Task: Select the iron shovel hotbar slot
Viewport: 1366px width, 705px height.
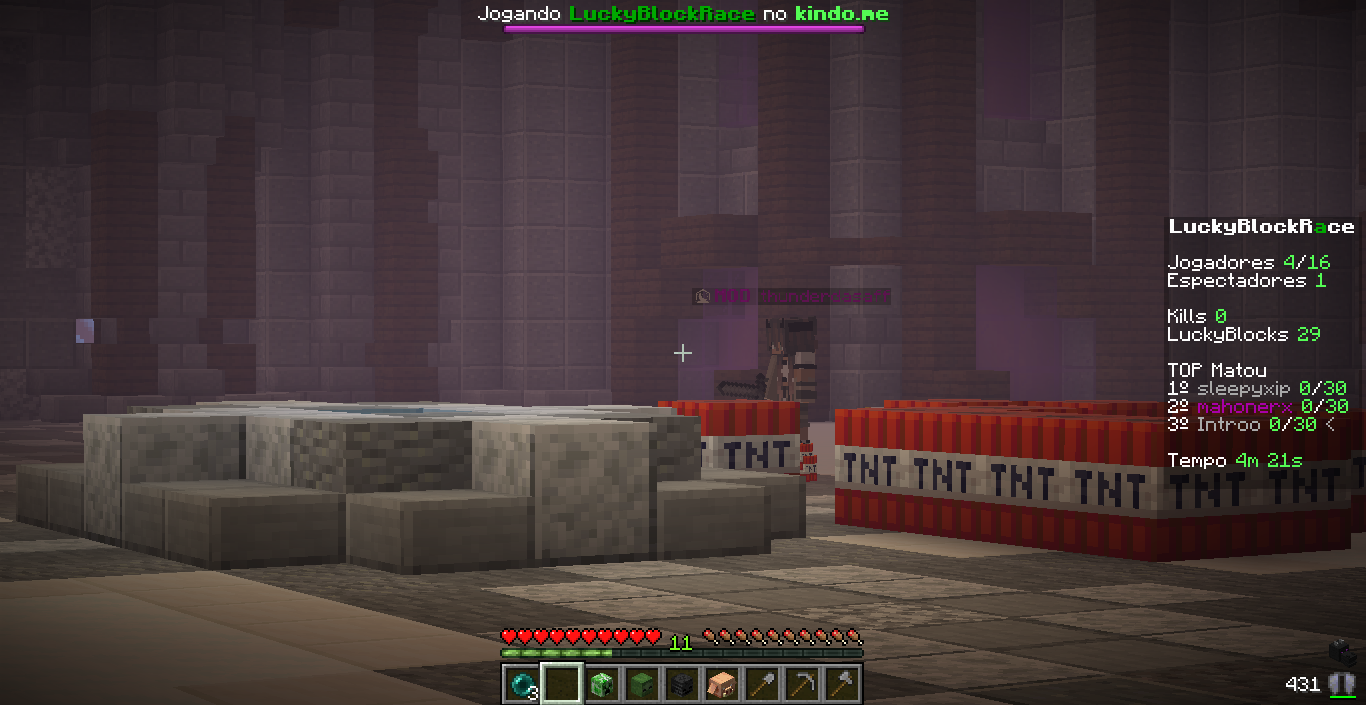Action: pyautogui.click(x=762, y=684)
